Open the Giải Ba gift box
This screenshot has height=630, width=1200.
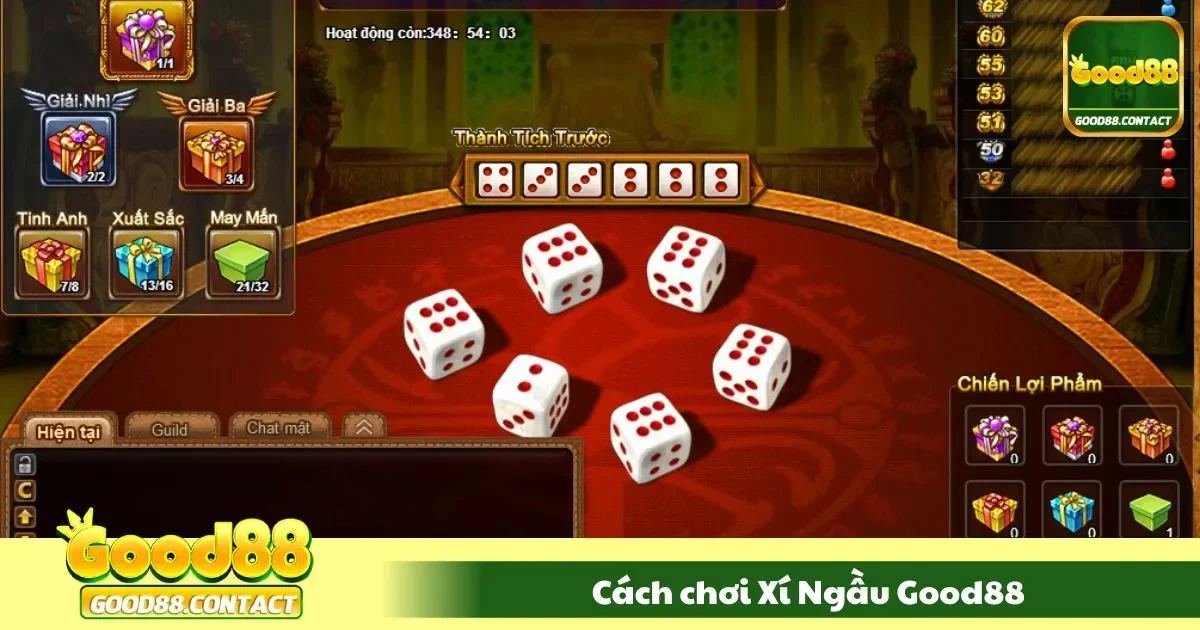coord(216,152)
